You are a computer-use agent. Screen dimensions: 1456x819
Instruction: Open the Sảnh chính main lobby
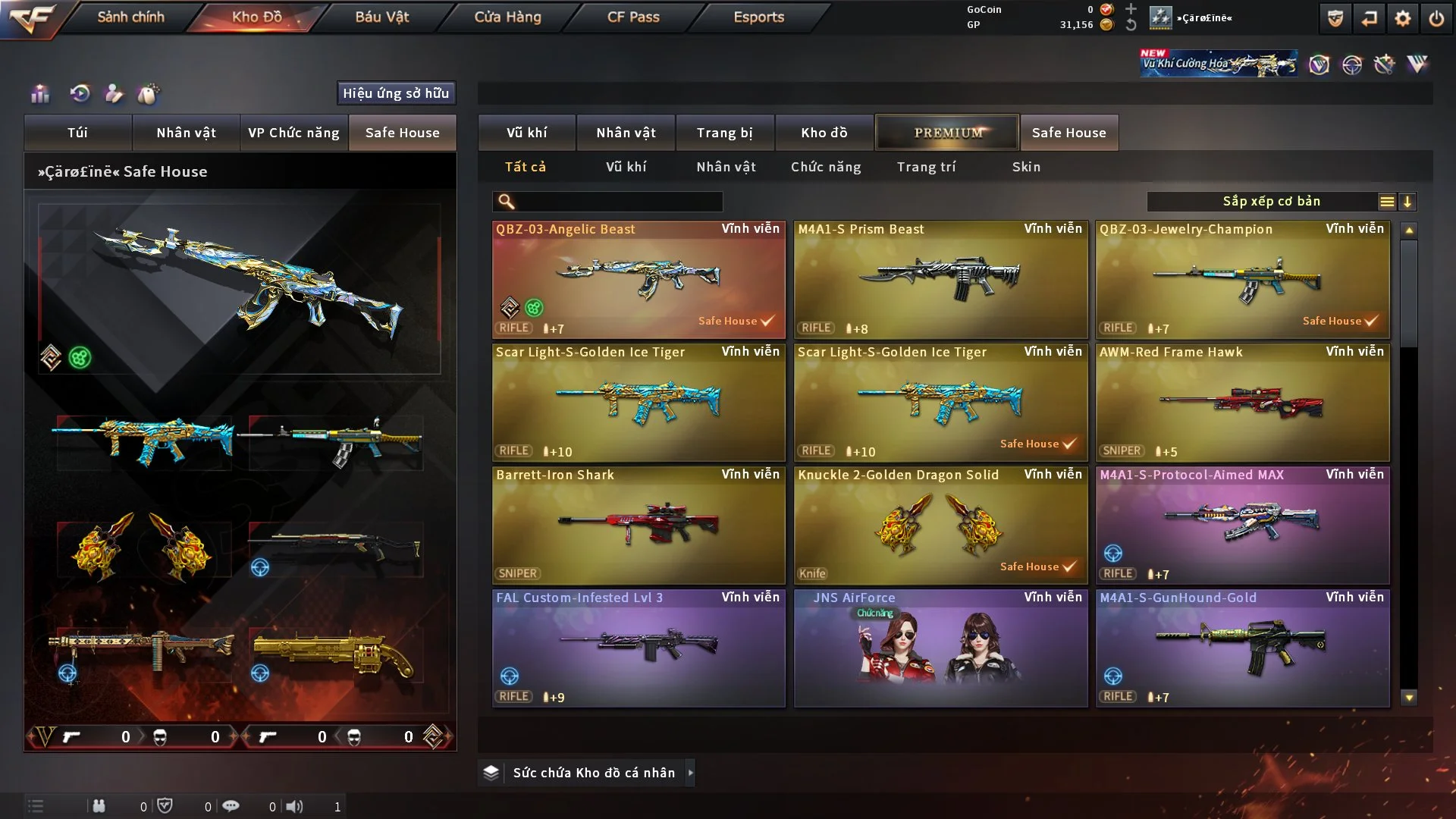pyautogui.click(x=130, y=17)
